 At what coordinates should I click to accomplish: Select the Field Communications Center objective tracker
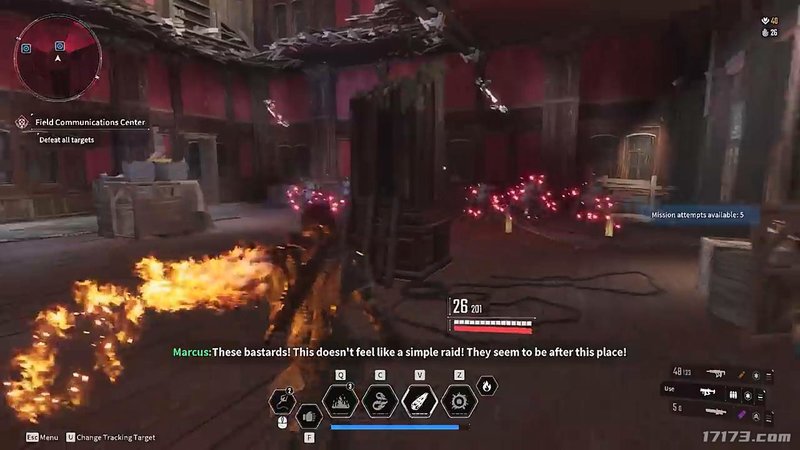point(90,122)
